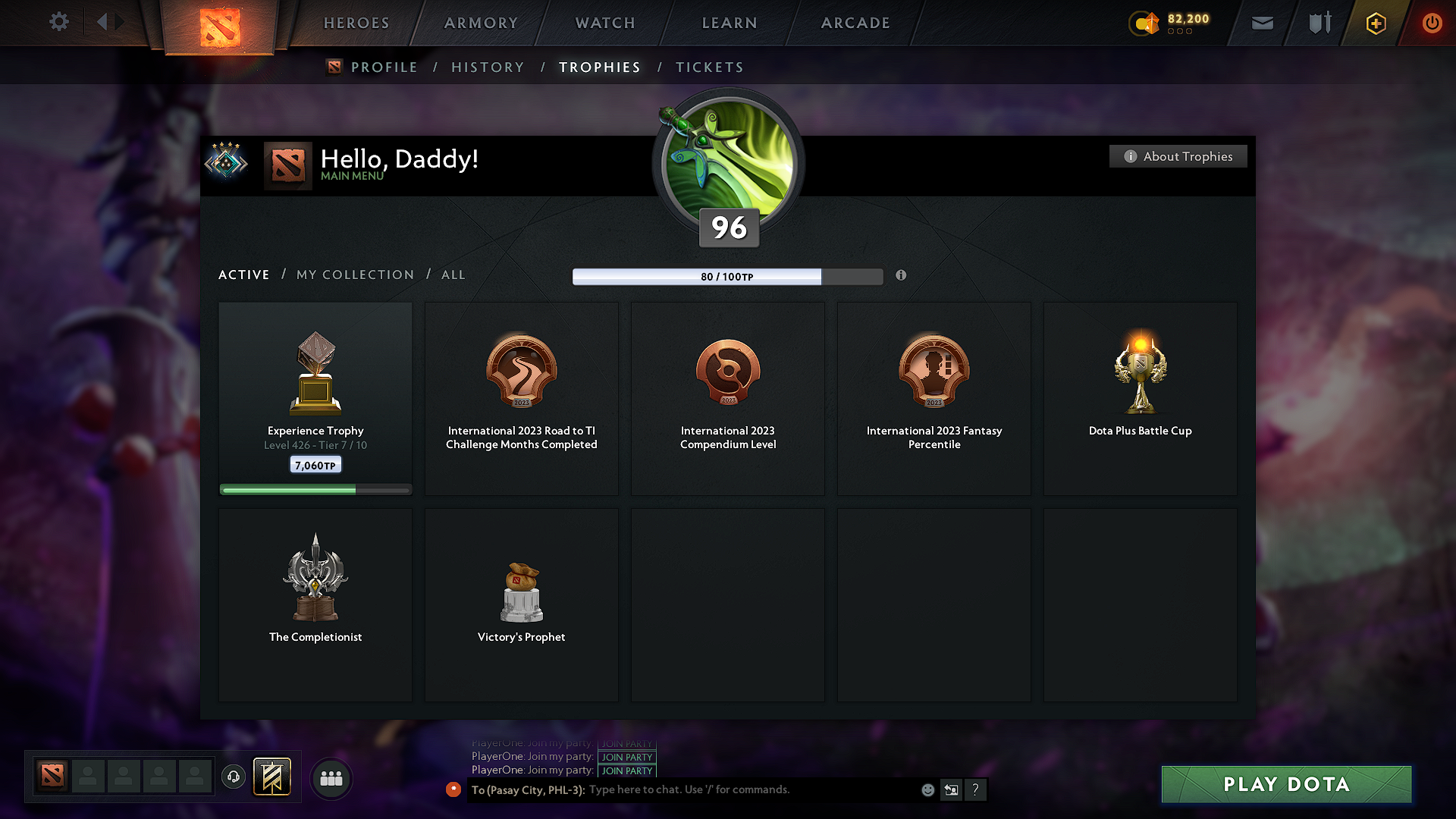Open the Learn section

pos(730,23)
